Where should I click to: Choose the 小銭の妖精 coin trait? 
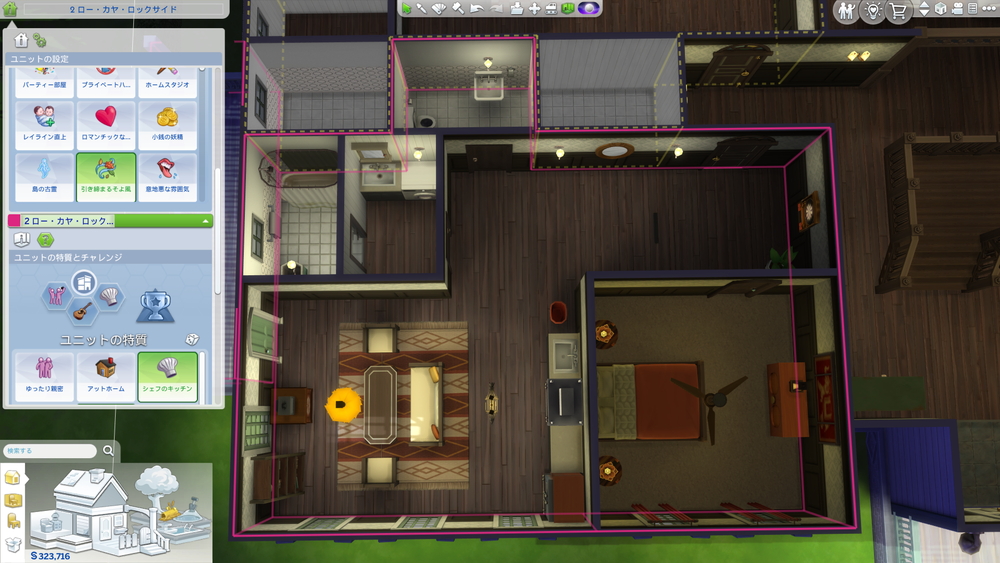[166, 126]
